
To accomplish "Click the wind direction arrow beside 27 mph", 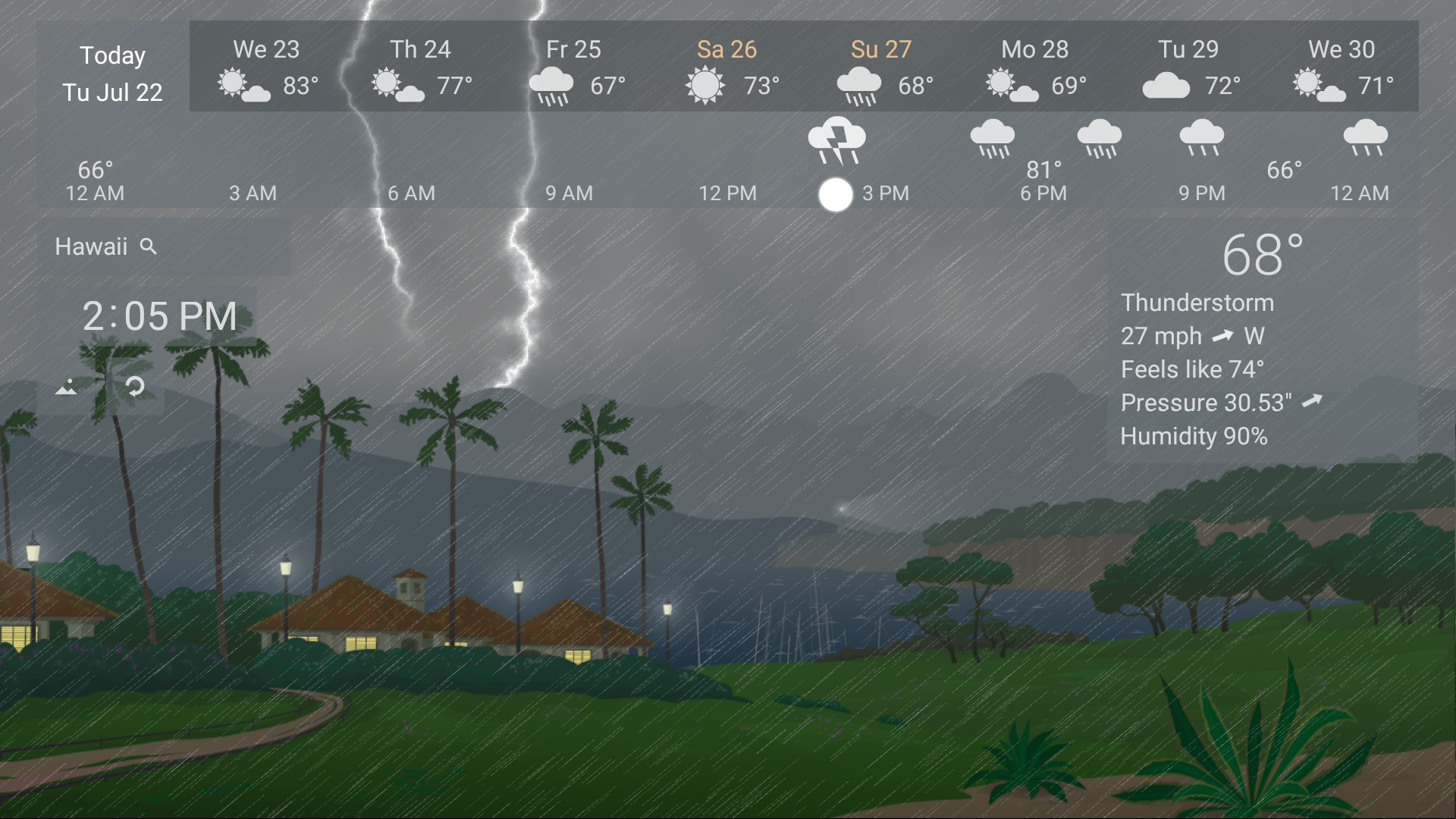I will pos(1223,336).
